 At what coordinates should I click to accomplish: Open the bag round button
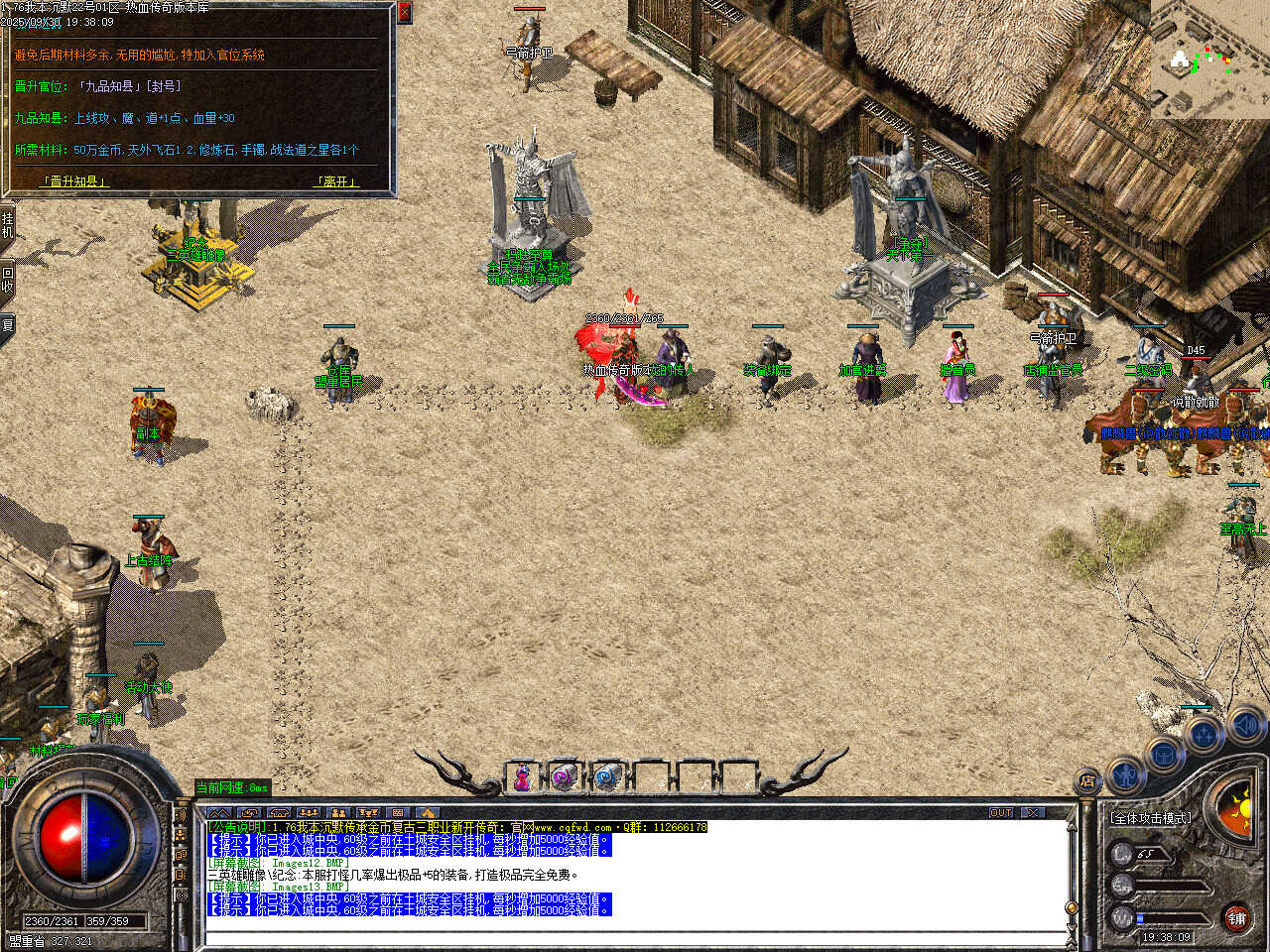point(1164,756)
